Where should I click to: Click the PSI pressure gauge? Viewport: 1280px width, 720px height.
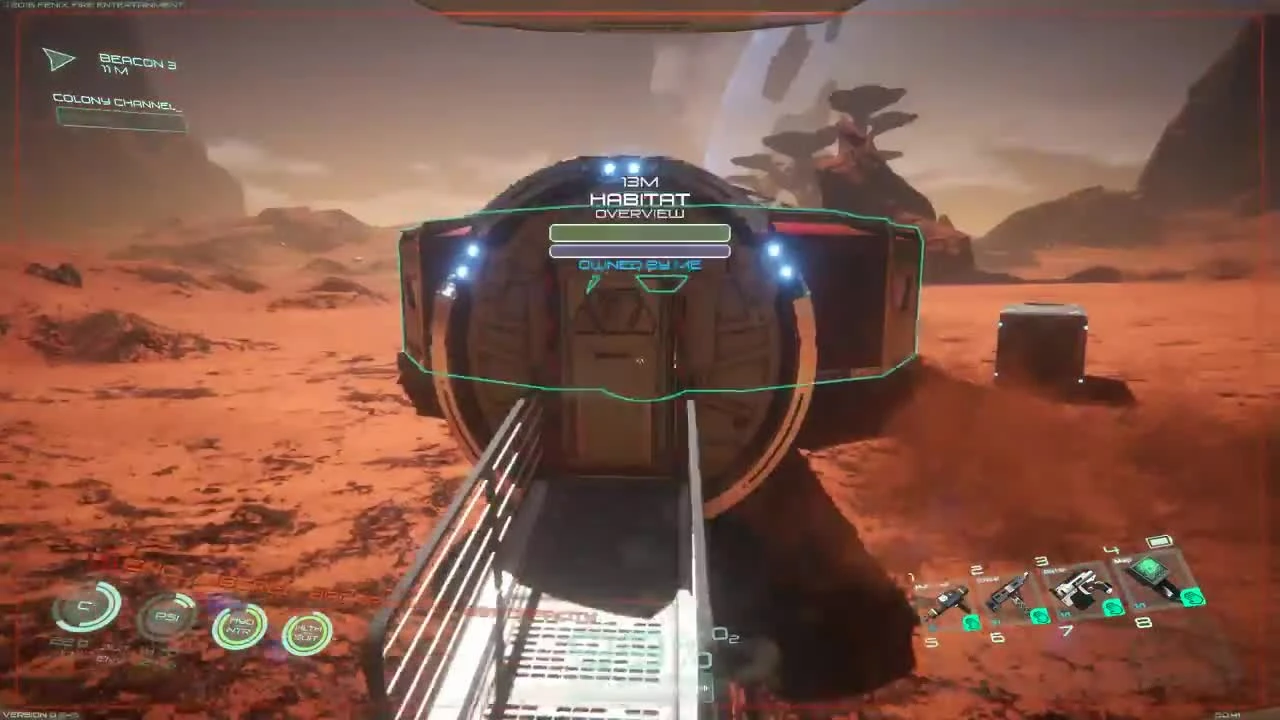coord(165,615)
